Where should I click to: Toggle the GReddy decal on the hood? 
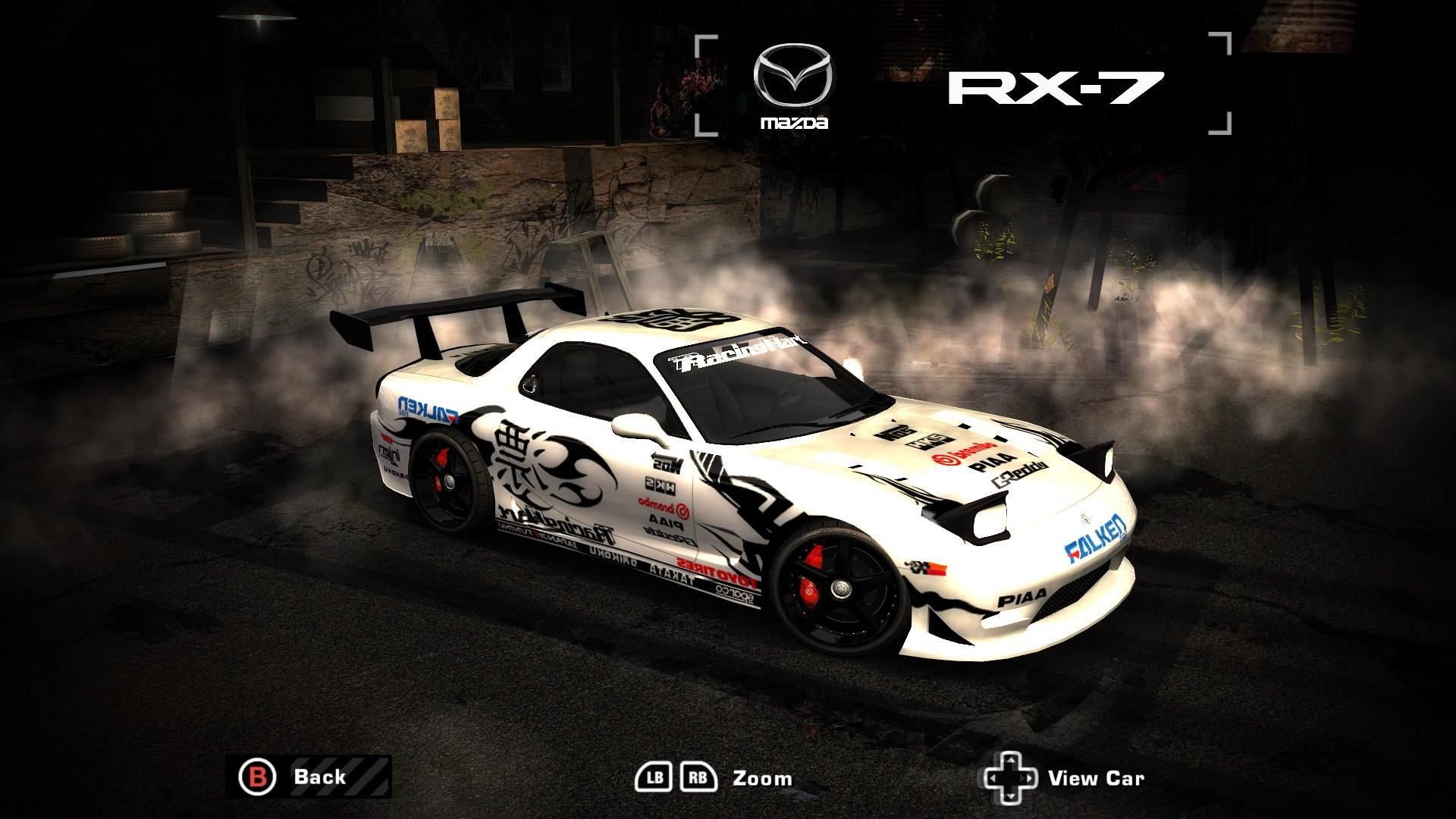pos(1019,473)
